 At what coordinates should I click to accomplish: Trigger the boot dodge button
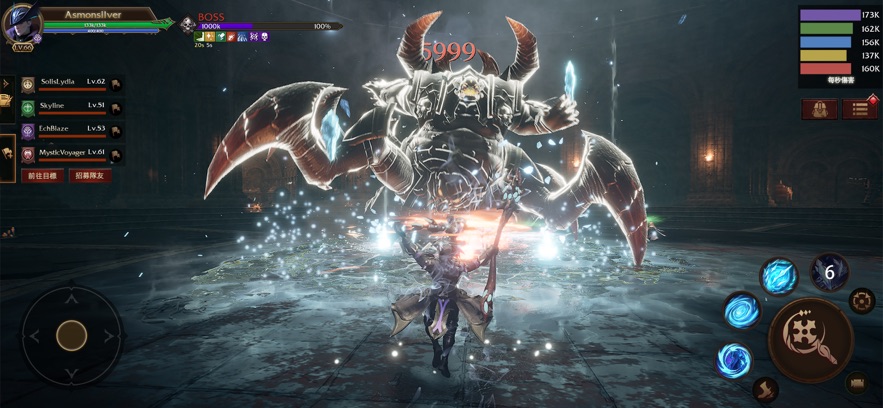point(765,389)
